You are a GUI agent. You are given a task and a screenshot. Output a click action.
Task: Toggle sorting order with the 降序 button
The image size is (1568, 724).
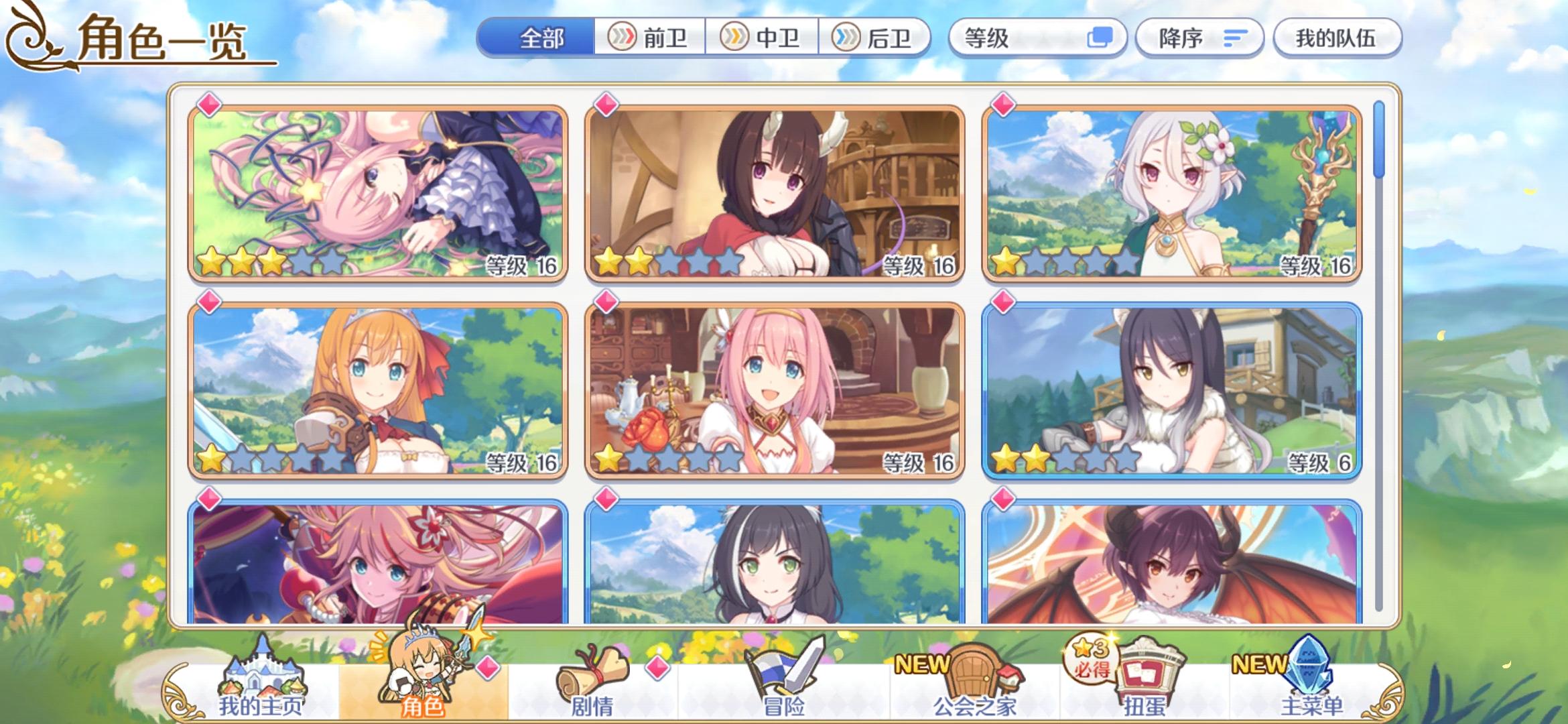1199,38
